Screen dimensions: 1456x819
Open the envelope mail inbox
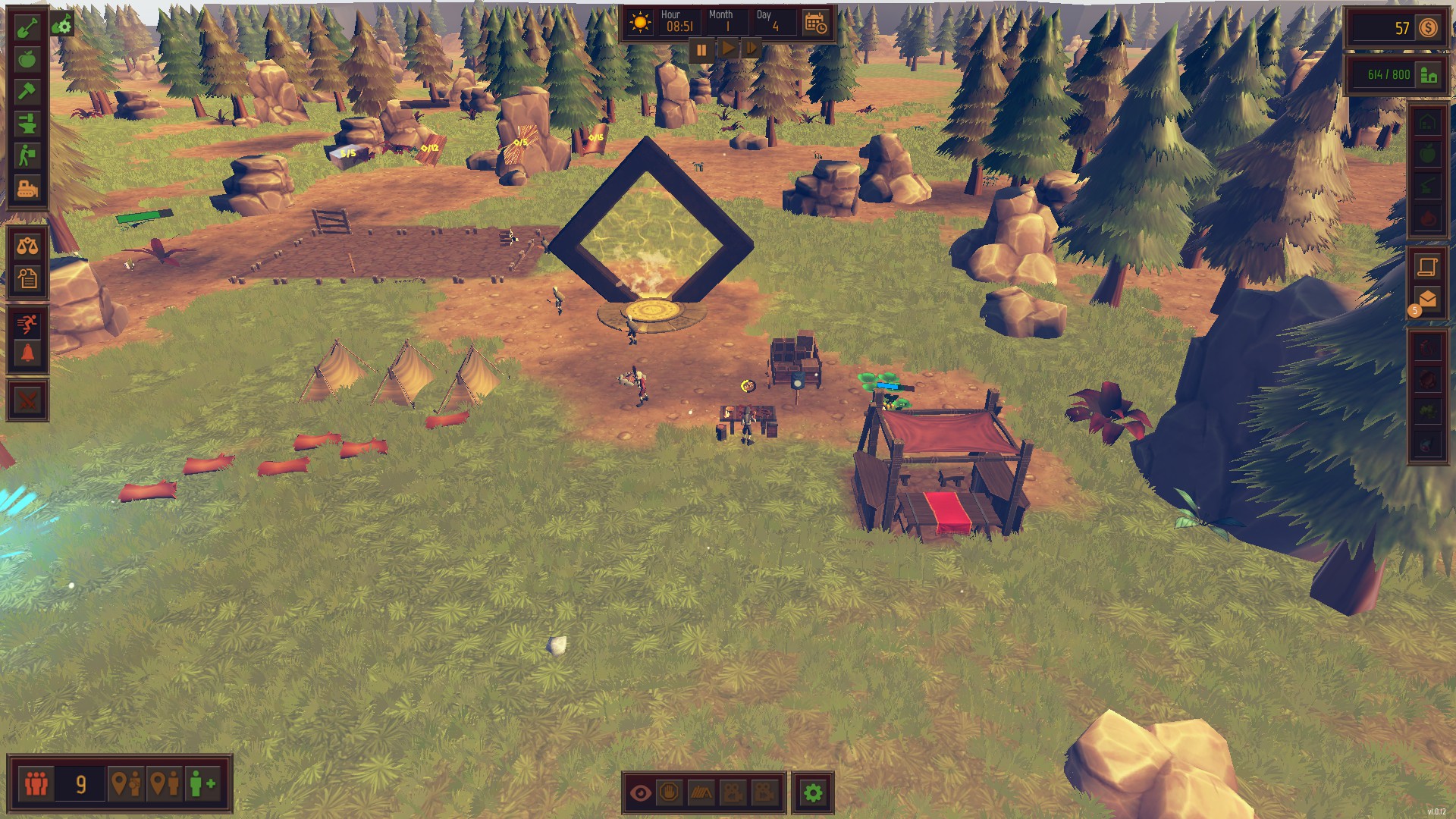tap(1427, 299)
